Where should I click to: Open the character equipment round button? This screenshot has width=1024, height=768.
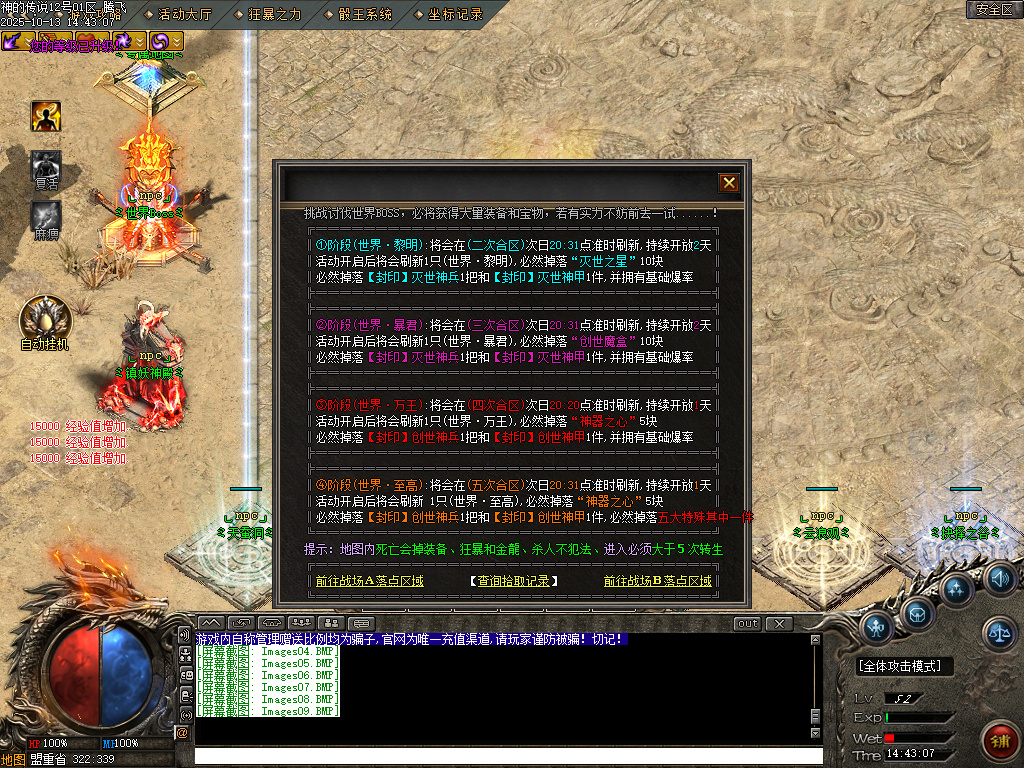click(x=877, y=627)
